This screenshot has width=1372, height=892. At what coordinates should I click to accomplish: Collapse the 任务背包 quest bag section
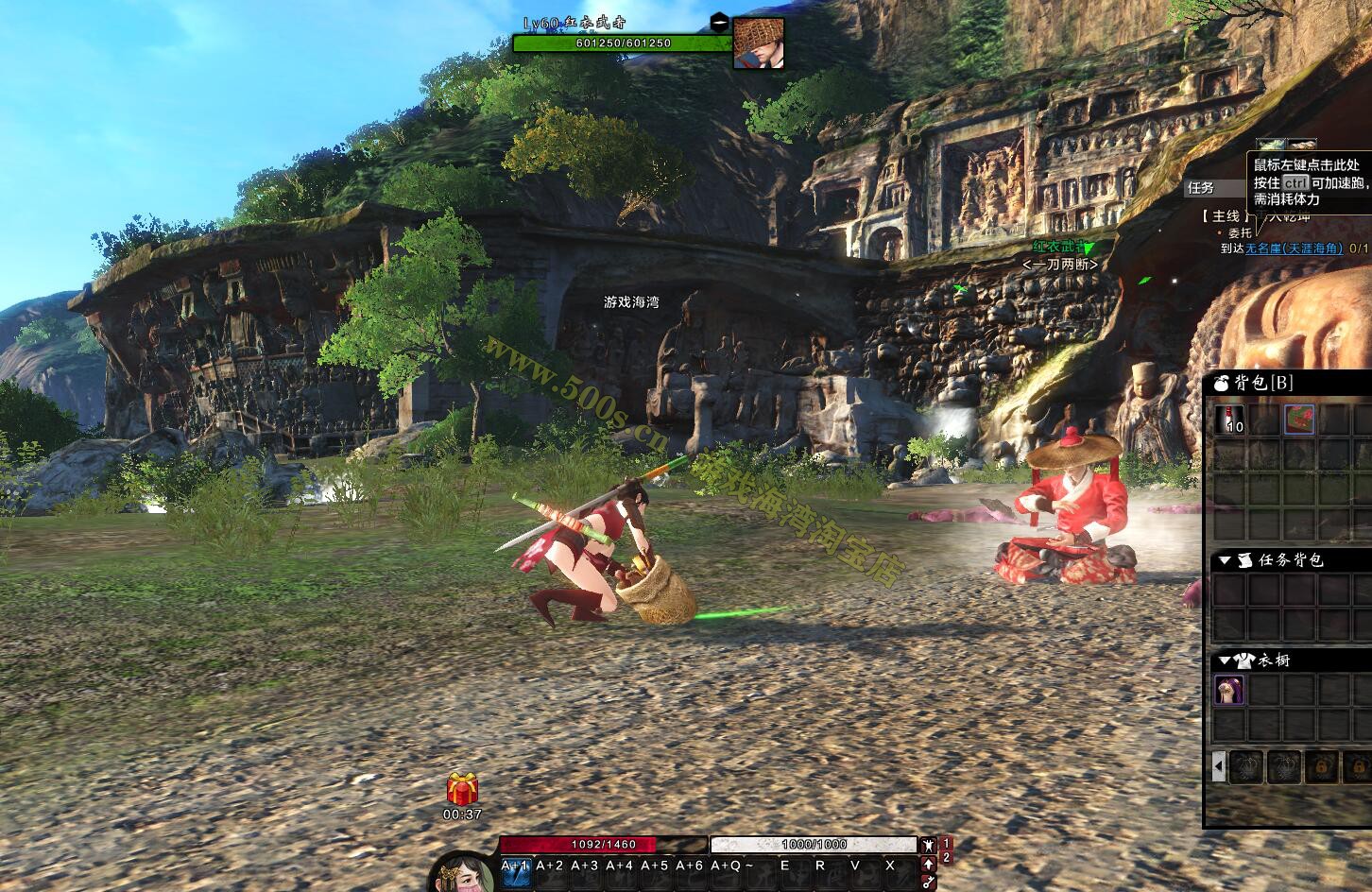(1225, 560)
